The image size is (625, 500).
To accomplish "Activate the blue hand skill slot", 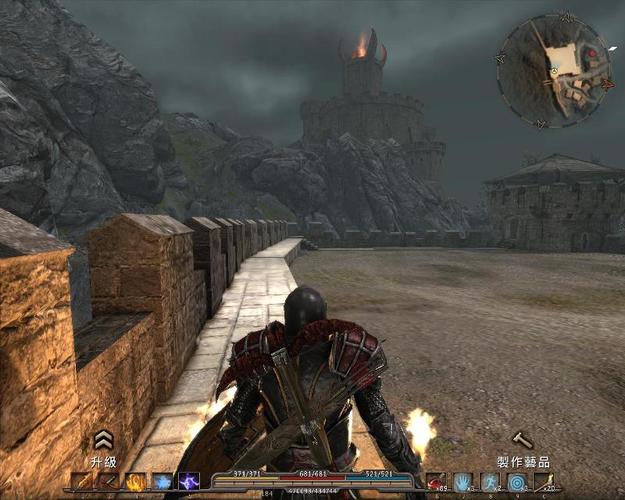I will pos(463,482).
